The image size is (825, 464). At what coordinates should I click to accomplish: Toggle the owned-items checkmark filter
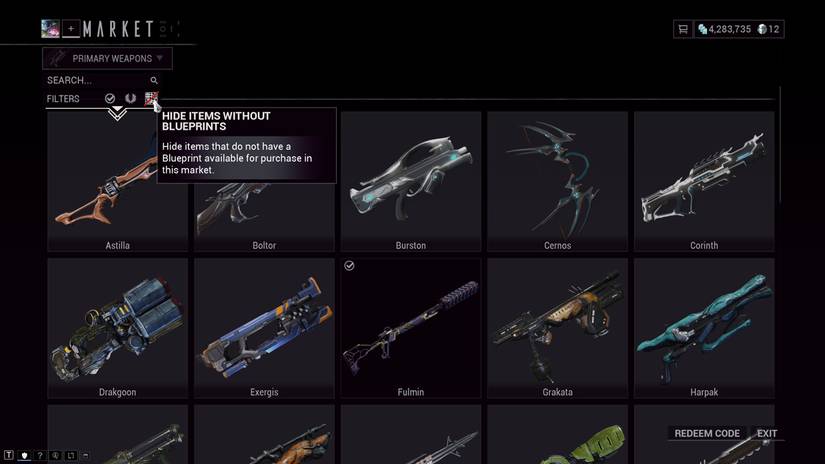tap(110, 98)
